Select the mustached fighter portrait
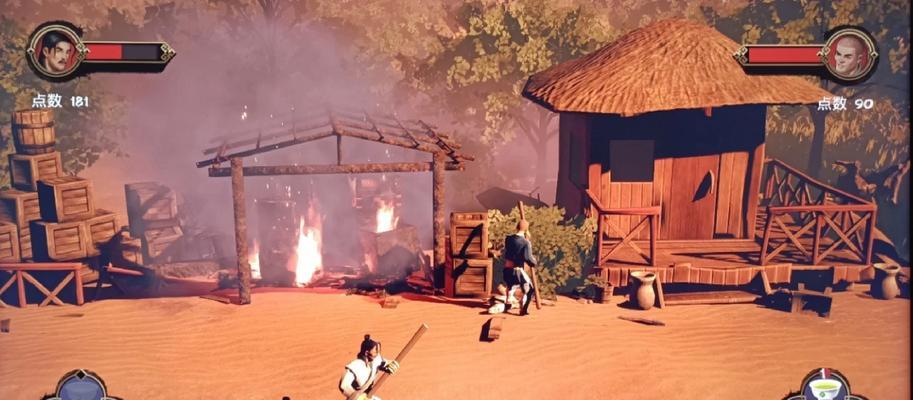This screenshot has height=400, width=913. [54, 52]
